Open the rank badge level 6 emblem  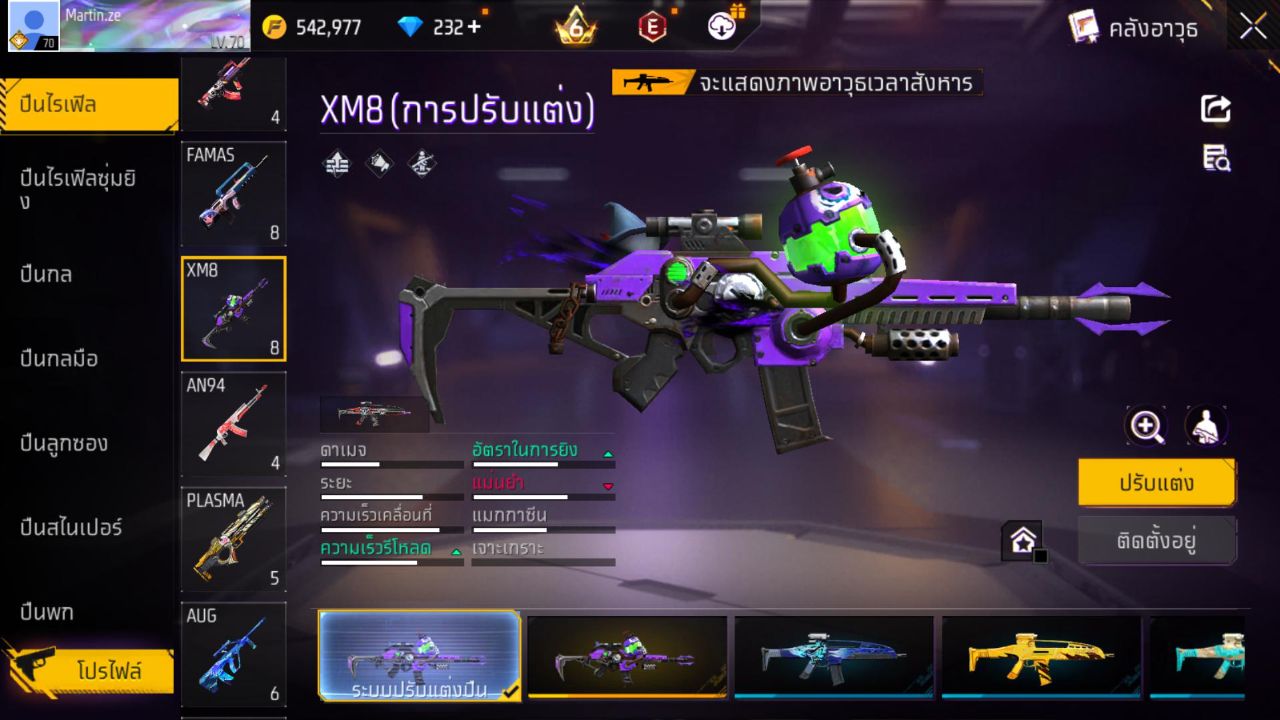point(575,27)
